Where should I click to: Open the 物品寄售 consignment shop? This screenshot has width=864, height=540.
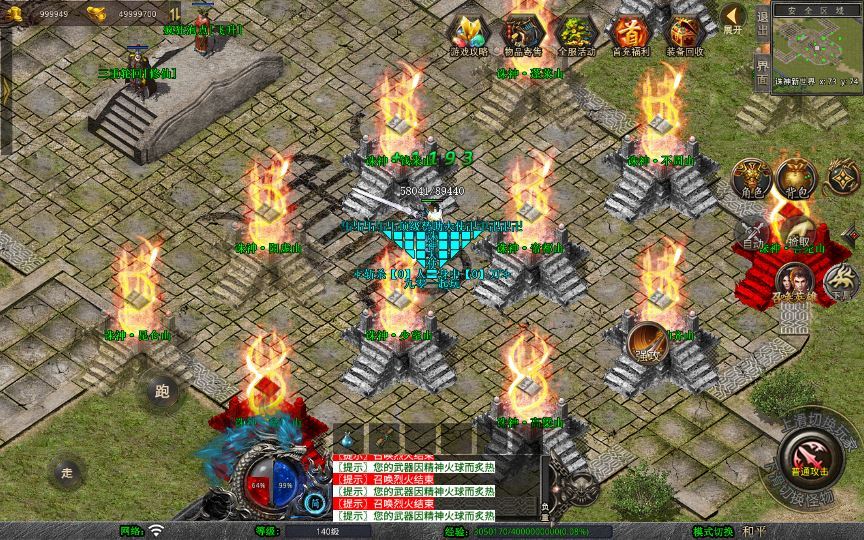point(523,34)
